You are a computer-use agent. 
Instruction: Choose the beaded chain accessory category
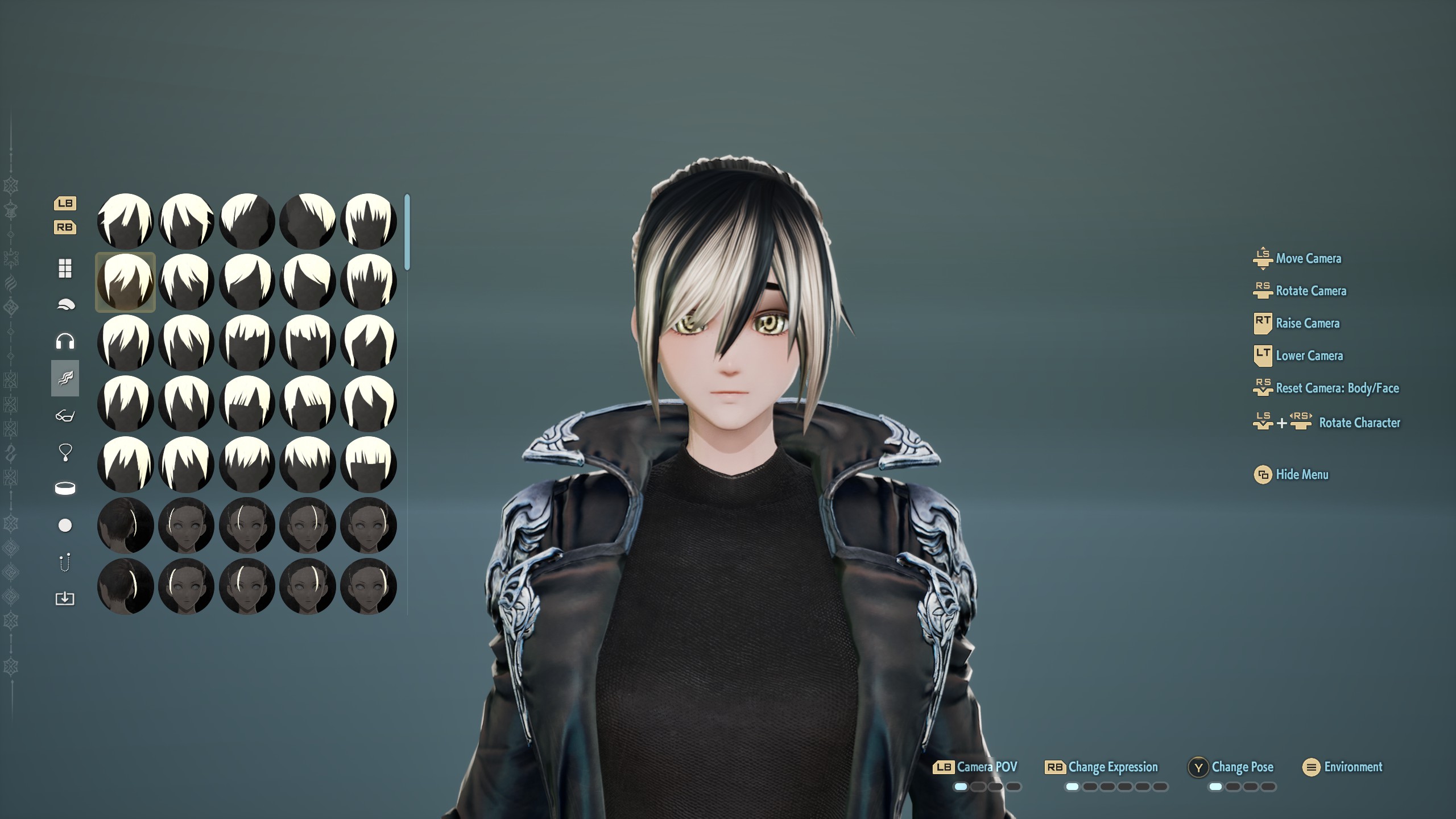65,562
